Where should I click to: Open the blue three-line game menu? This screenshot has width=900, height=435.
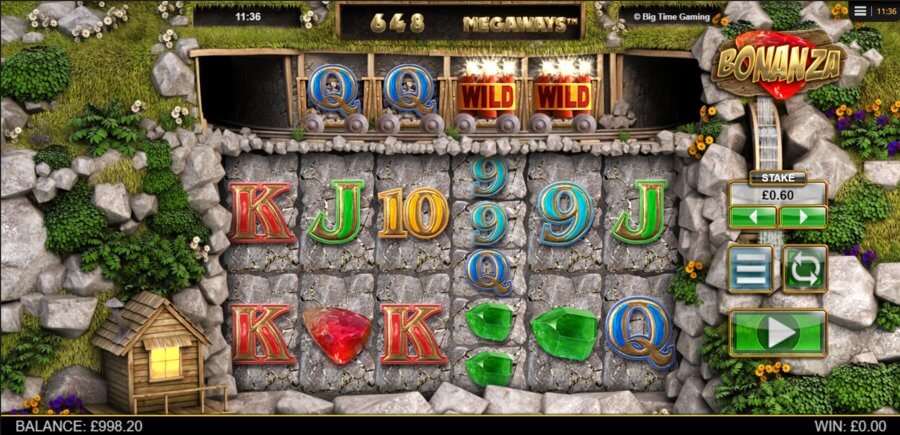click(x=751, y=268)
